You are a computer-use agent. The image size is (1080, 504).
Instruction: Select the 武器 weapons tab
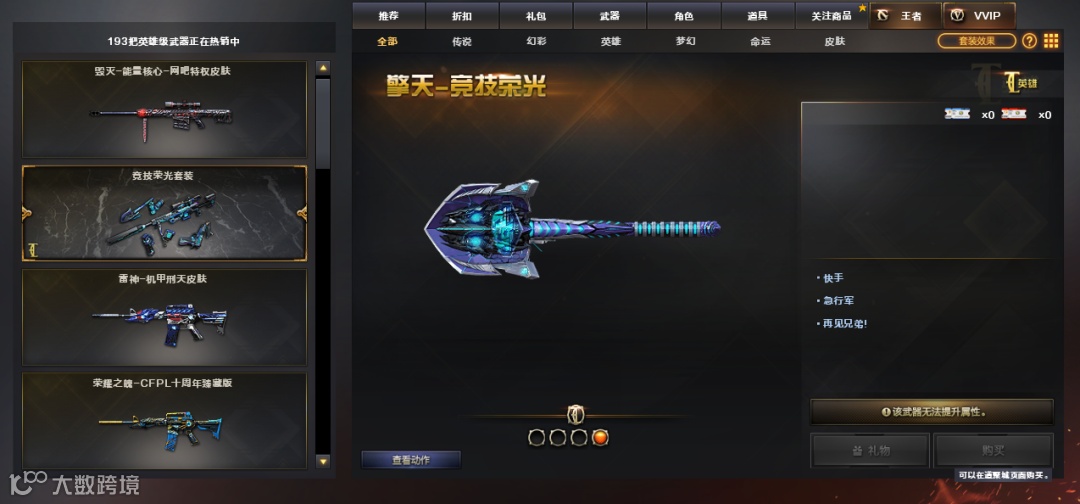click(609, 16)
